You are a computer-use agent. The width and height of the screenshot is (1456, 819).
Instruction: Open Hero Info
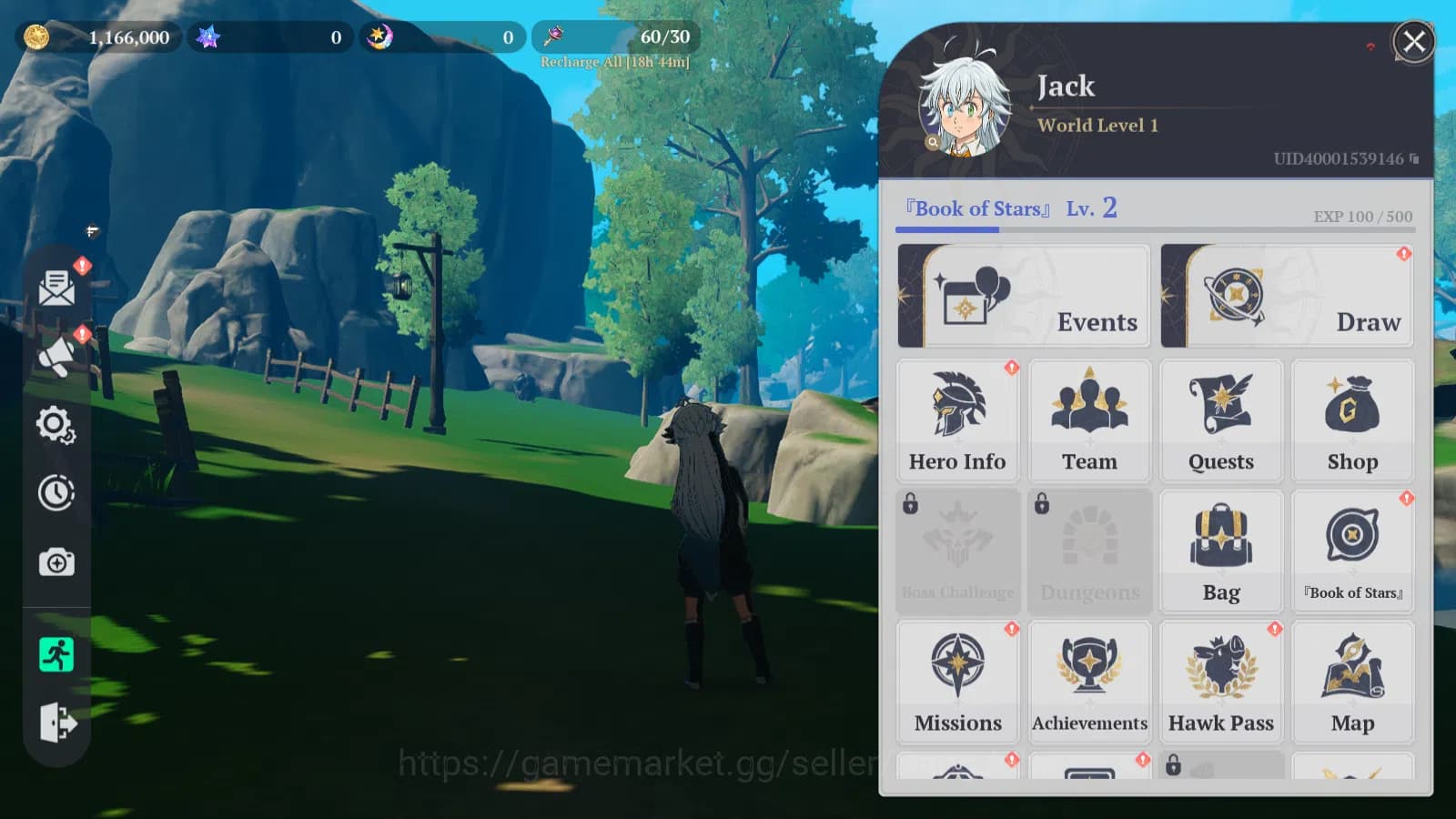coord(957,420)
